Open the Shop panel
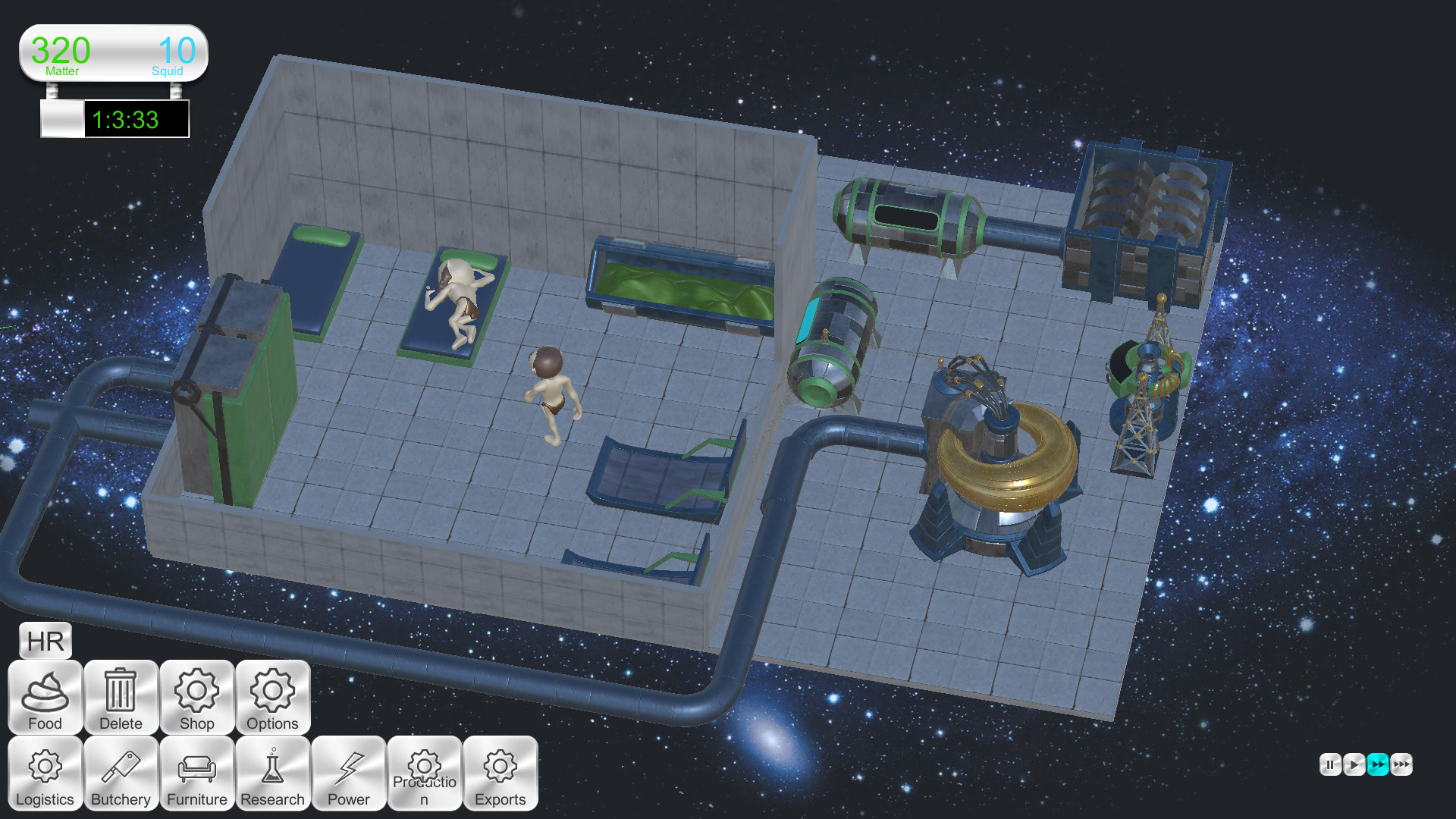Screen dimensions: 1456x819 point(196,698)
